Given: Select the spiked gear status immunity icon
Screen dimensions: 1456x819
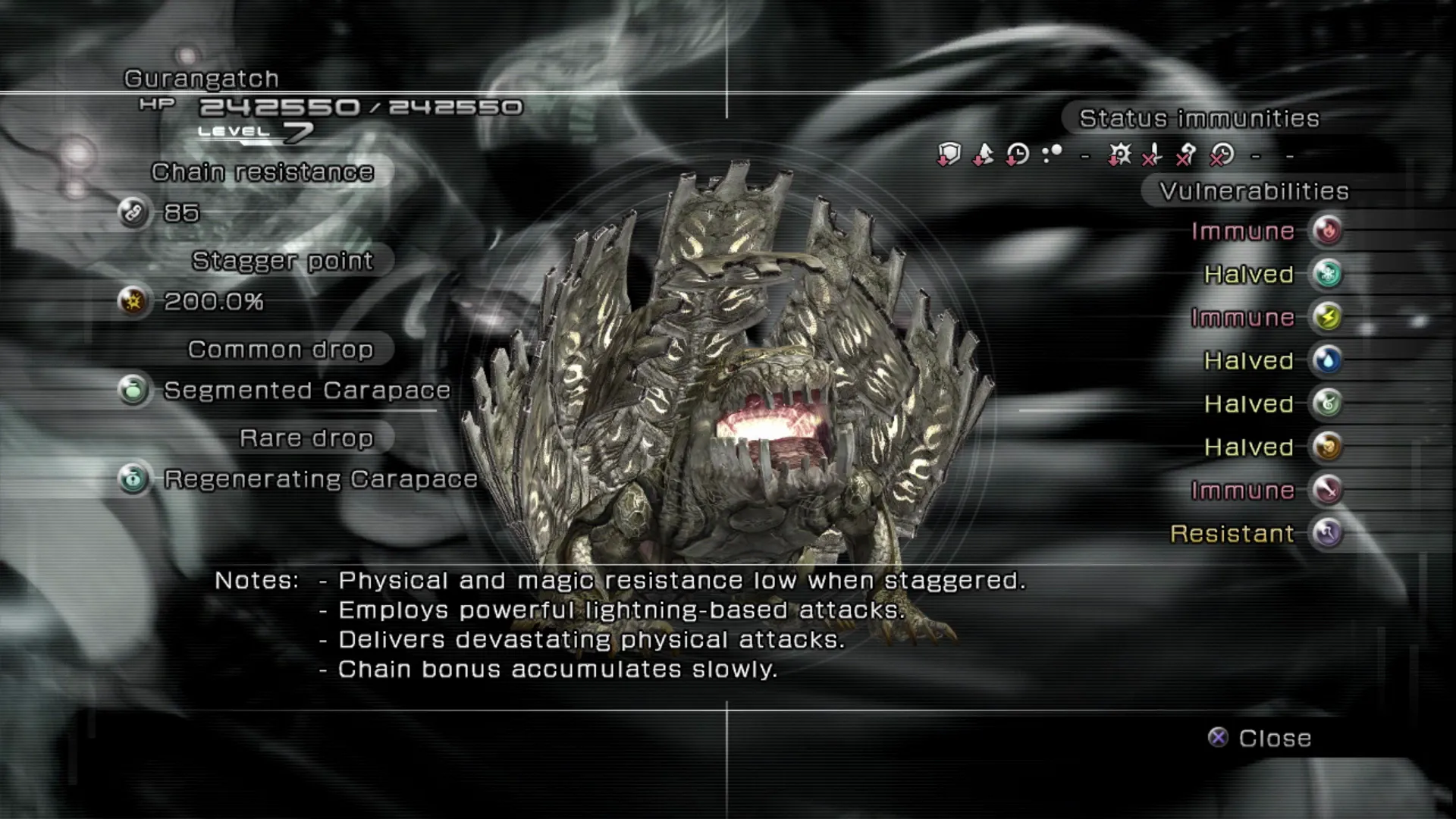Looking at the screenshot, I should (x=1119, y=155).
